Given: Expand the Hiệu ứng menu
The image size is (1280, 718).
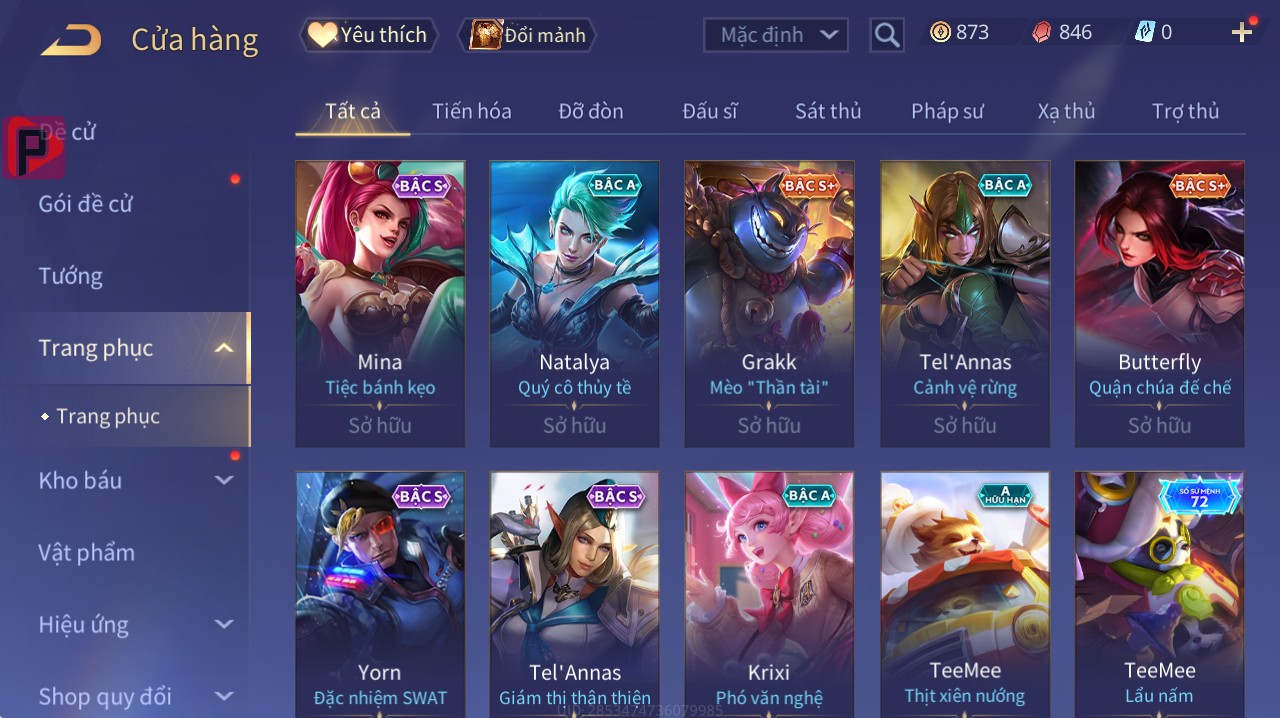Looking at the screenshot, I should coord(84,625).
